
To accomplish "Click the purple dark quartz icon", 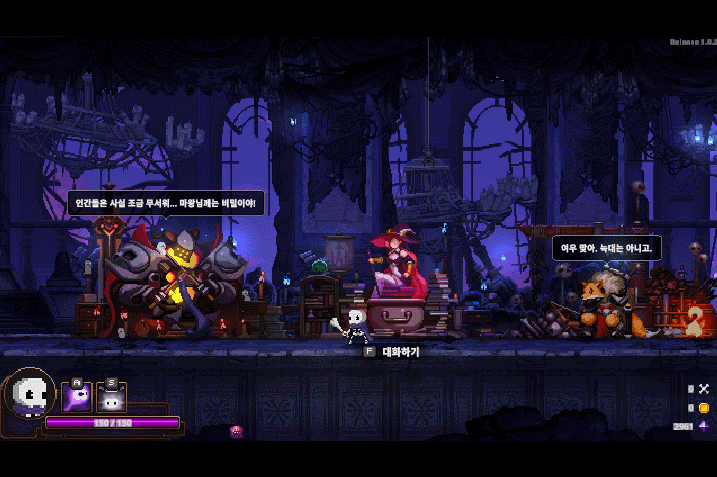I will [x=704, y=426].
